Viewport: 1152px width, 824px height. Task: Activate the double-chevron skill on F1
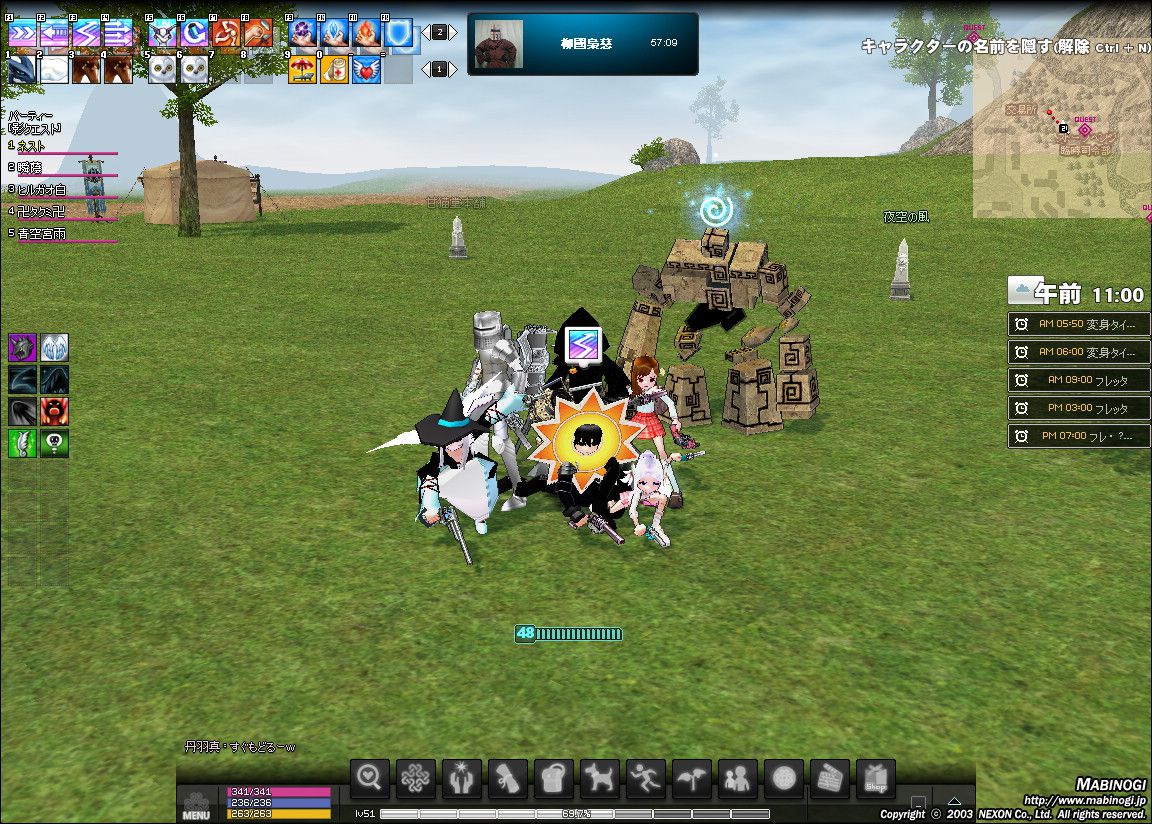(x=22, y=36)
